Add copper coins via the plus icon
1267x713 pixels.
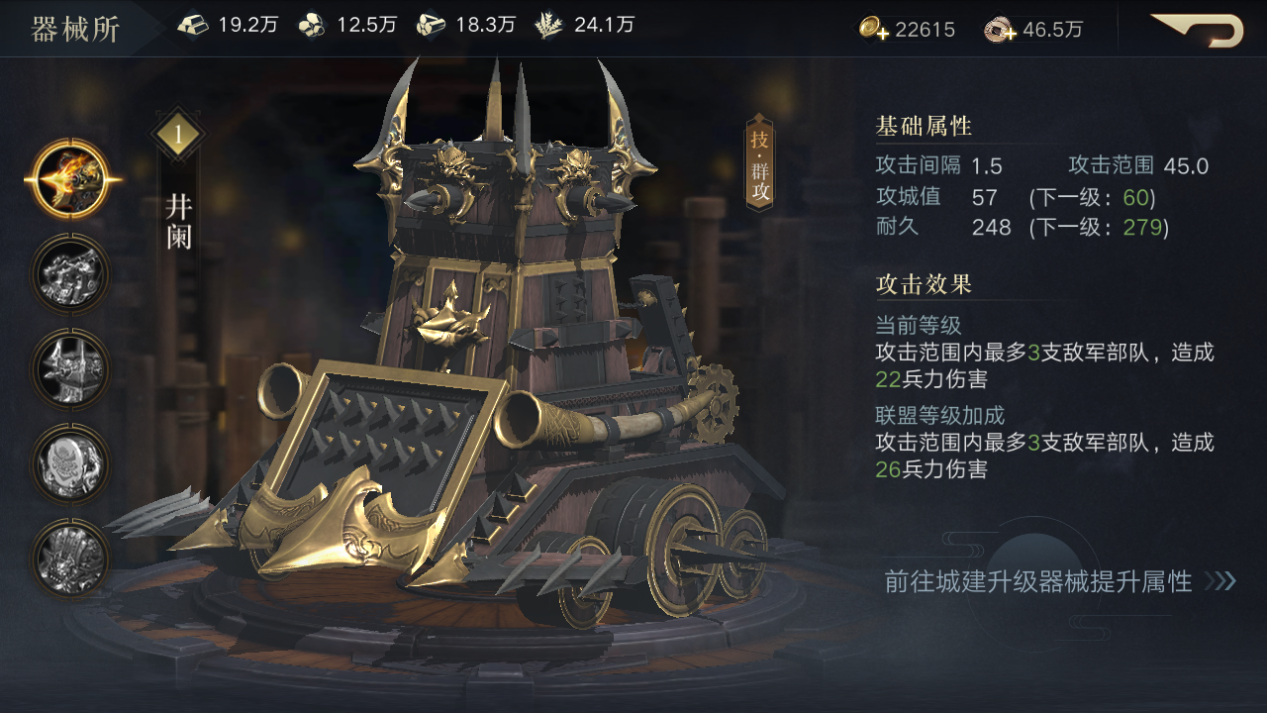[x=1000, y=29]
